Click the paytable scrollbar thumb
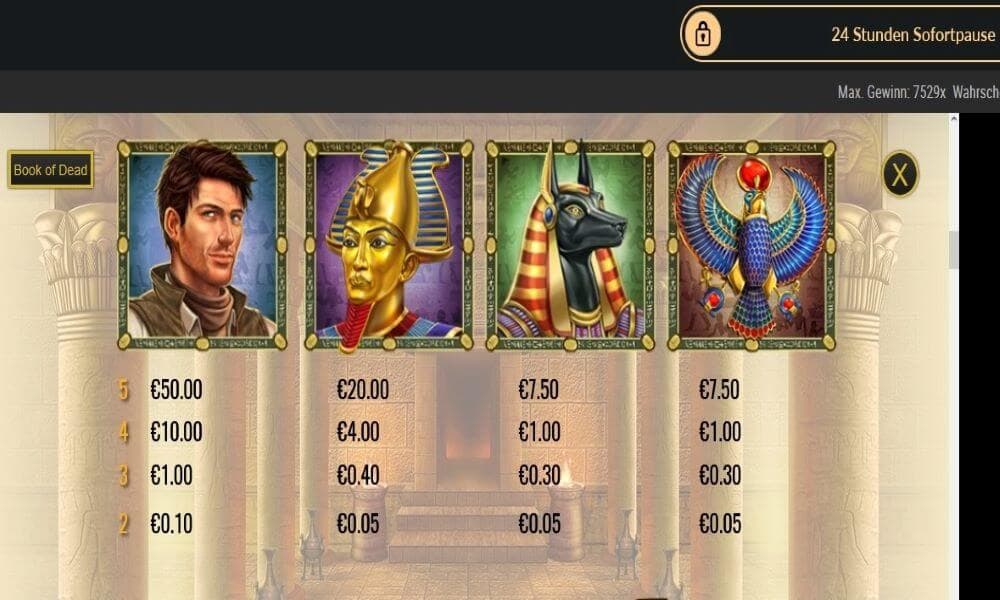Screen dimensions: 1000x600 (x=954, y=250)
